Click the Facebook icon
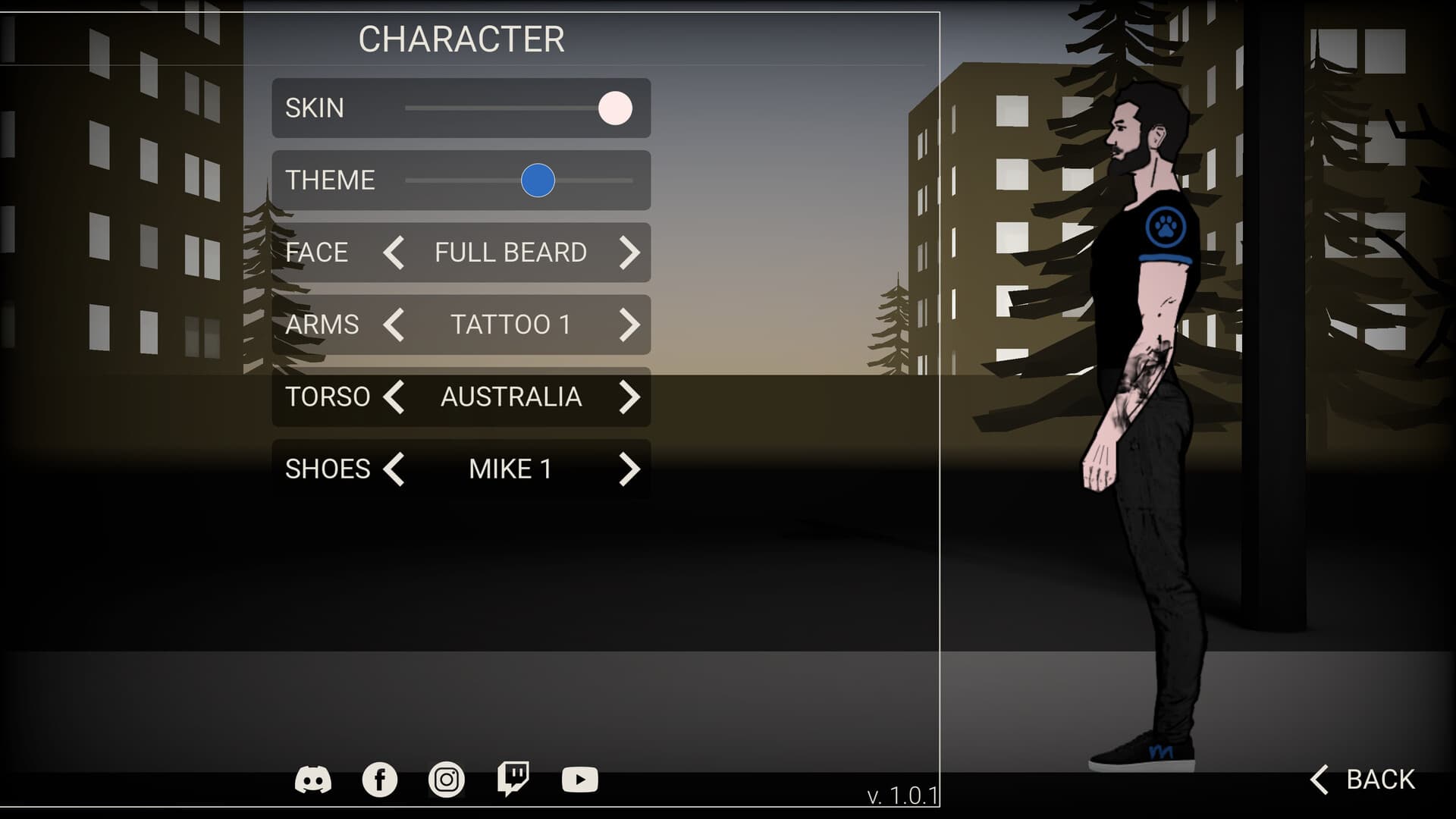Image resolution: width=1456 pixels, height=819 pixels. click(x=379, y=777)
